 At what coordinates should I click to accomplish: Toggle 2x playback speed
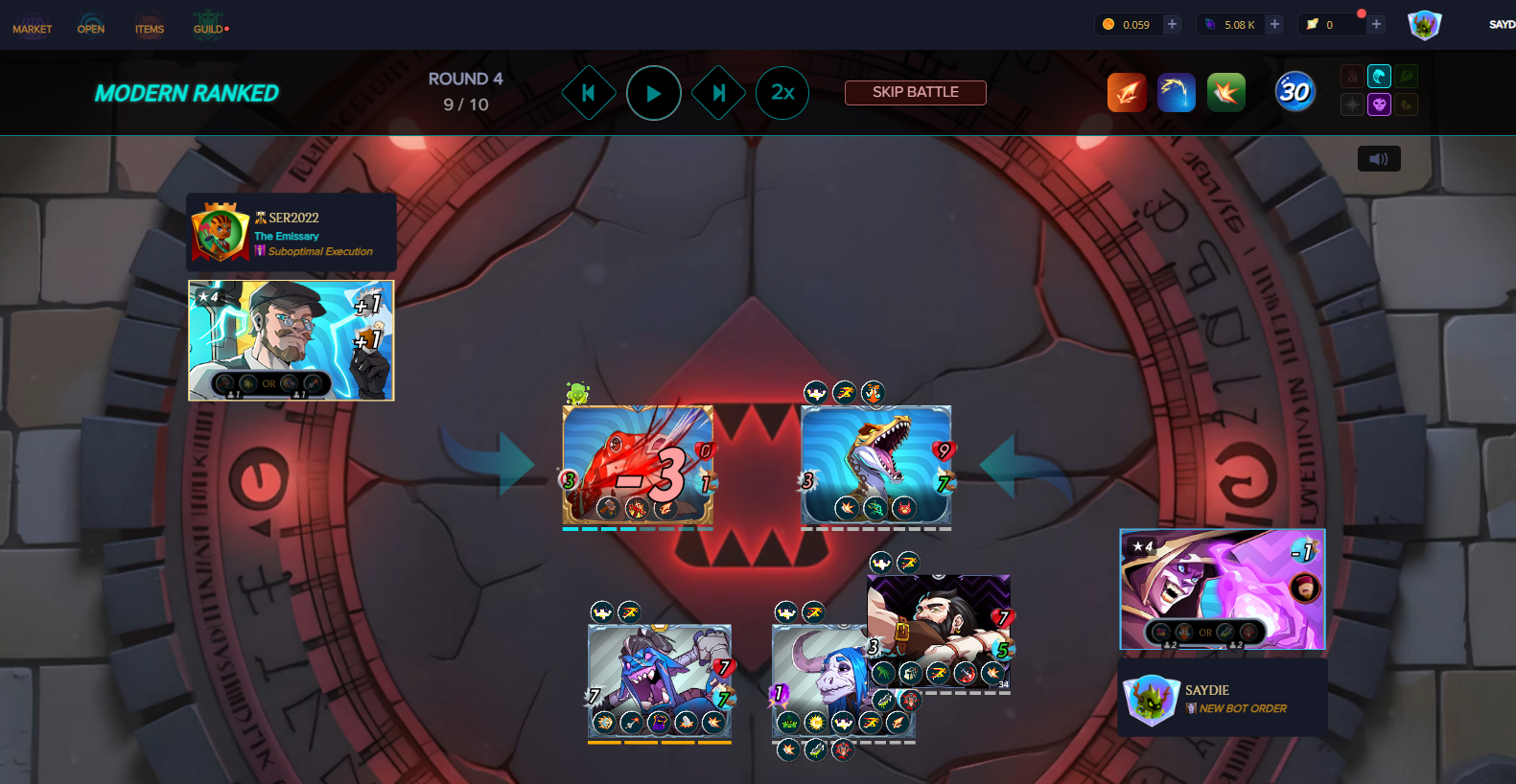point(782,93)
